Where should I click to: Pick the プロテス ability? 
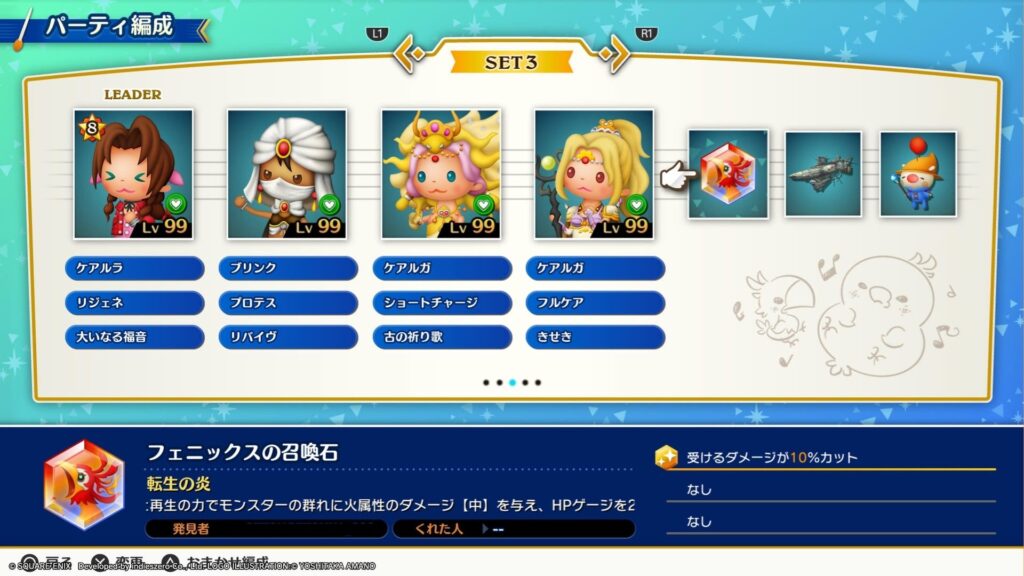coord(288,302)
